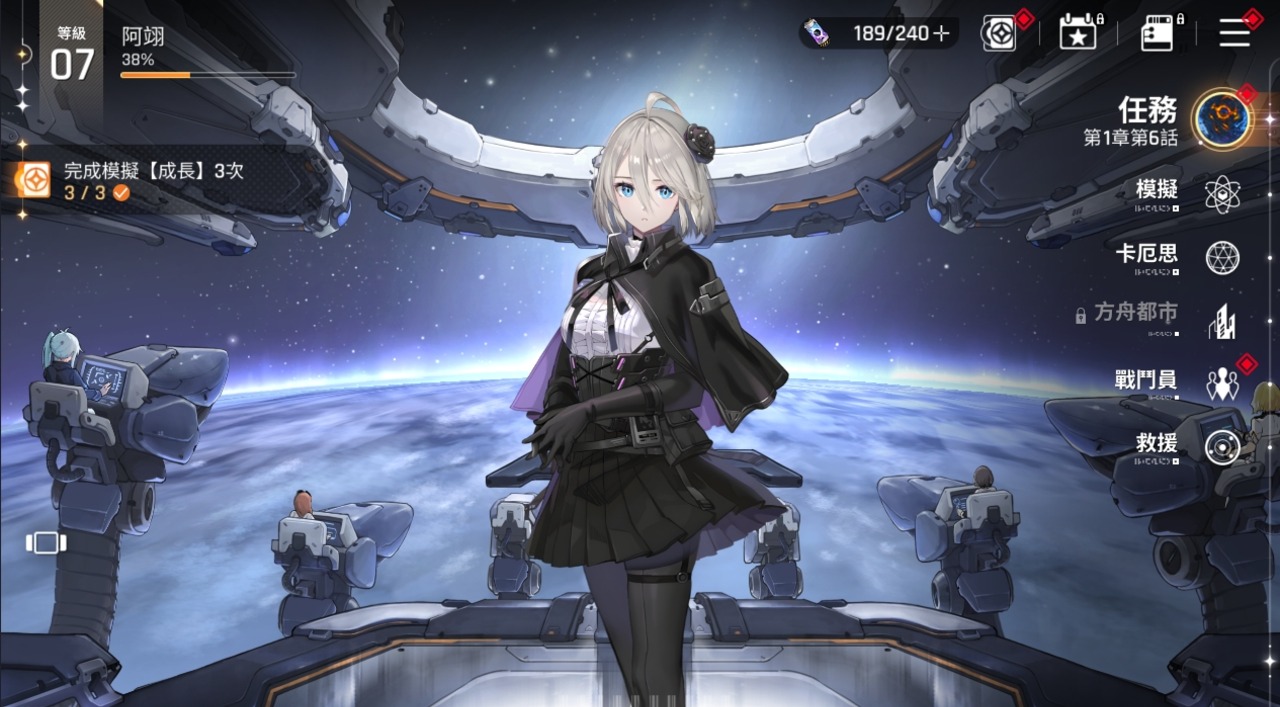Click the locked calendar star event icon
Screen dimensions: 1280x707
1078,33
